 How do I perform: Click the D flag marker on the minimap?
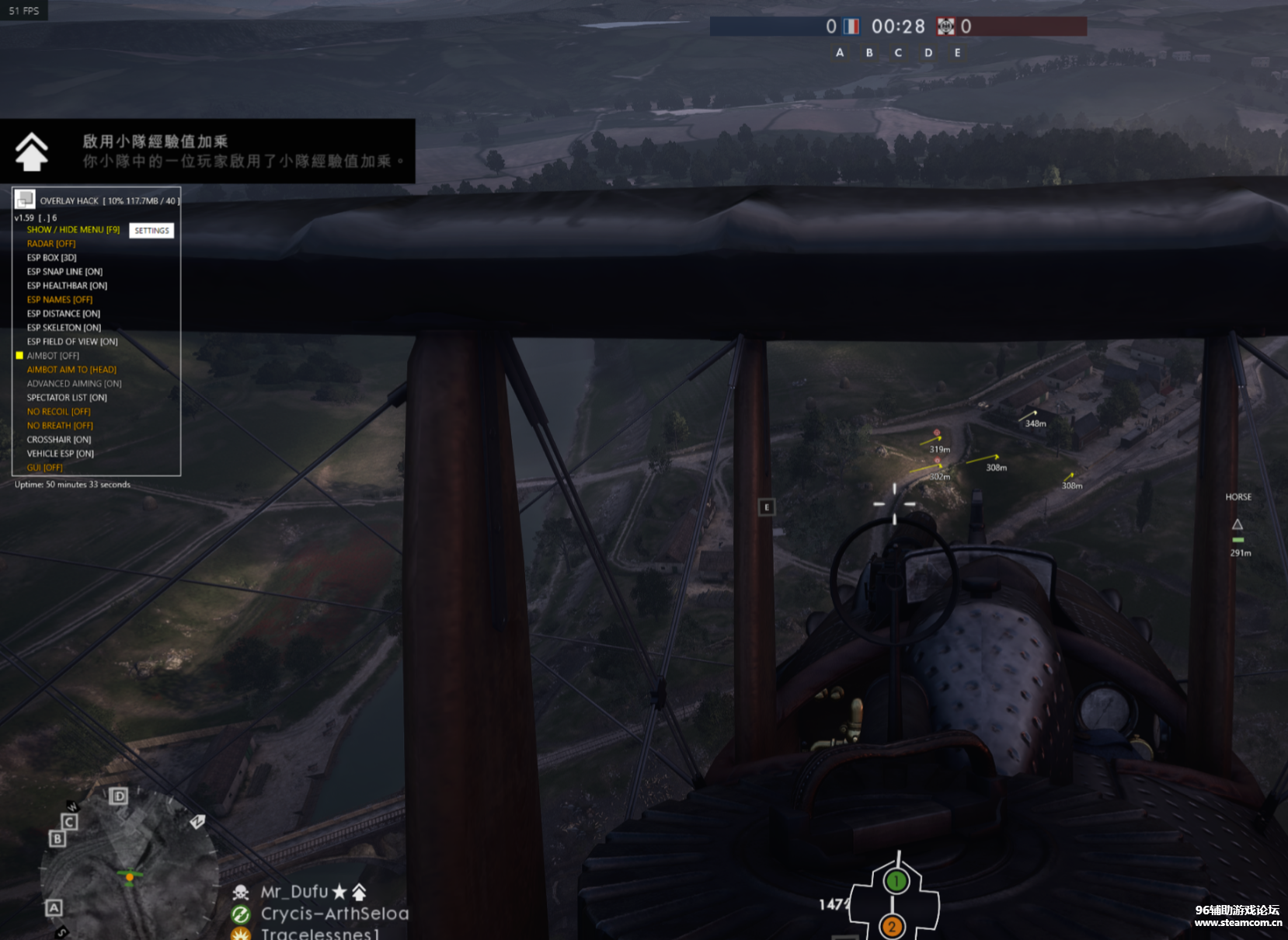pos(118,796)
